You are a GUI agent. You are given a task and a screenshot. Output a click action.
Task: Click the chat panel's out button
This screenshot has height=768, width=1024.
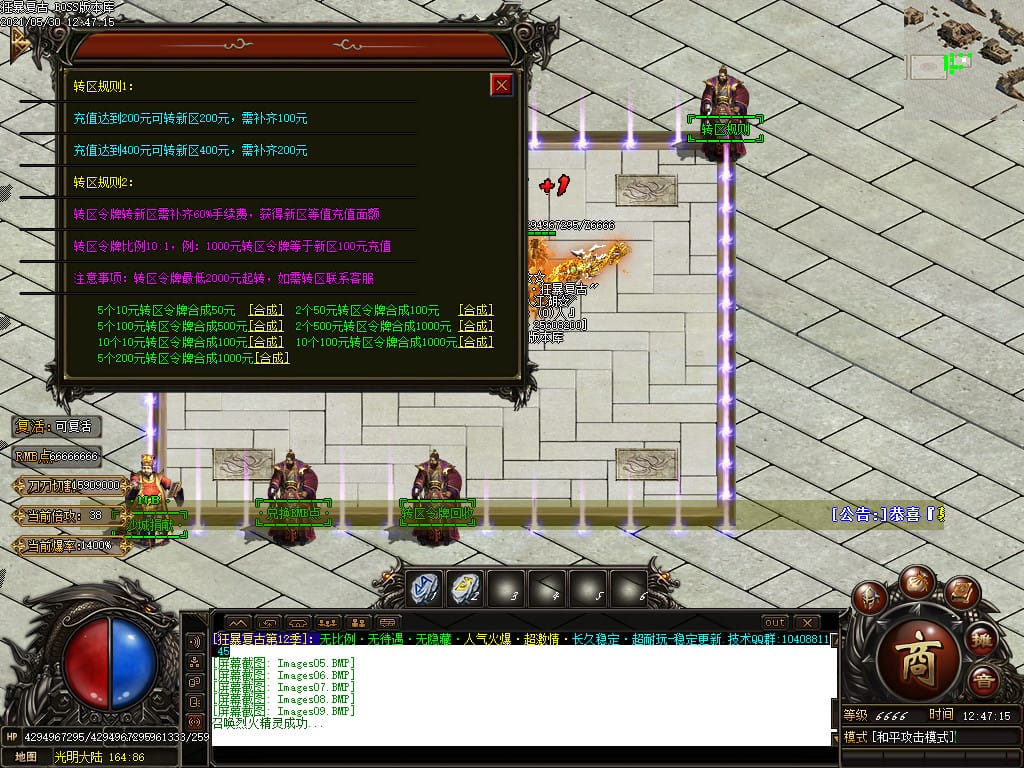tap(774, 622)
